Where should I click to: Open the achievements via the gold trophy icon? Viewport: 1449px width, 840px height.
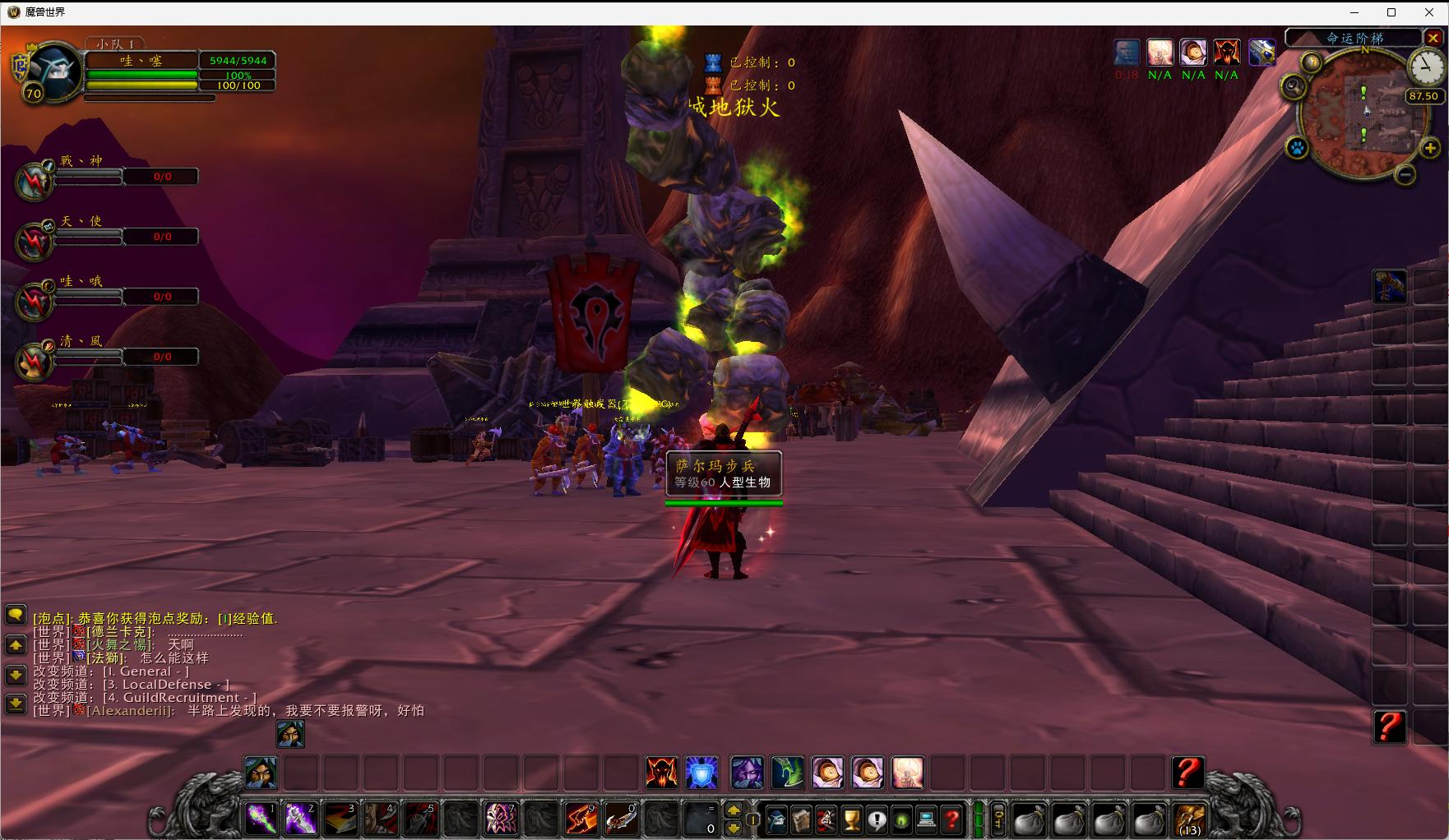click(x=852, y=819)
